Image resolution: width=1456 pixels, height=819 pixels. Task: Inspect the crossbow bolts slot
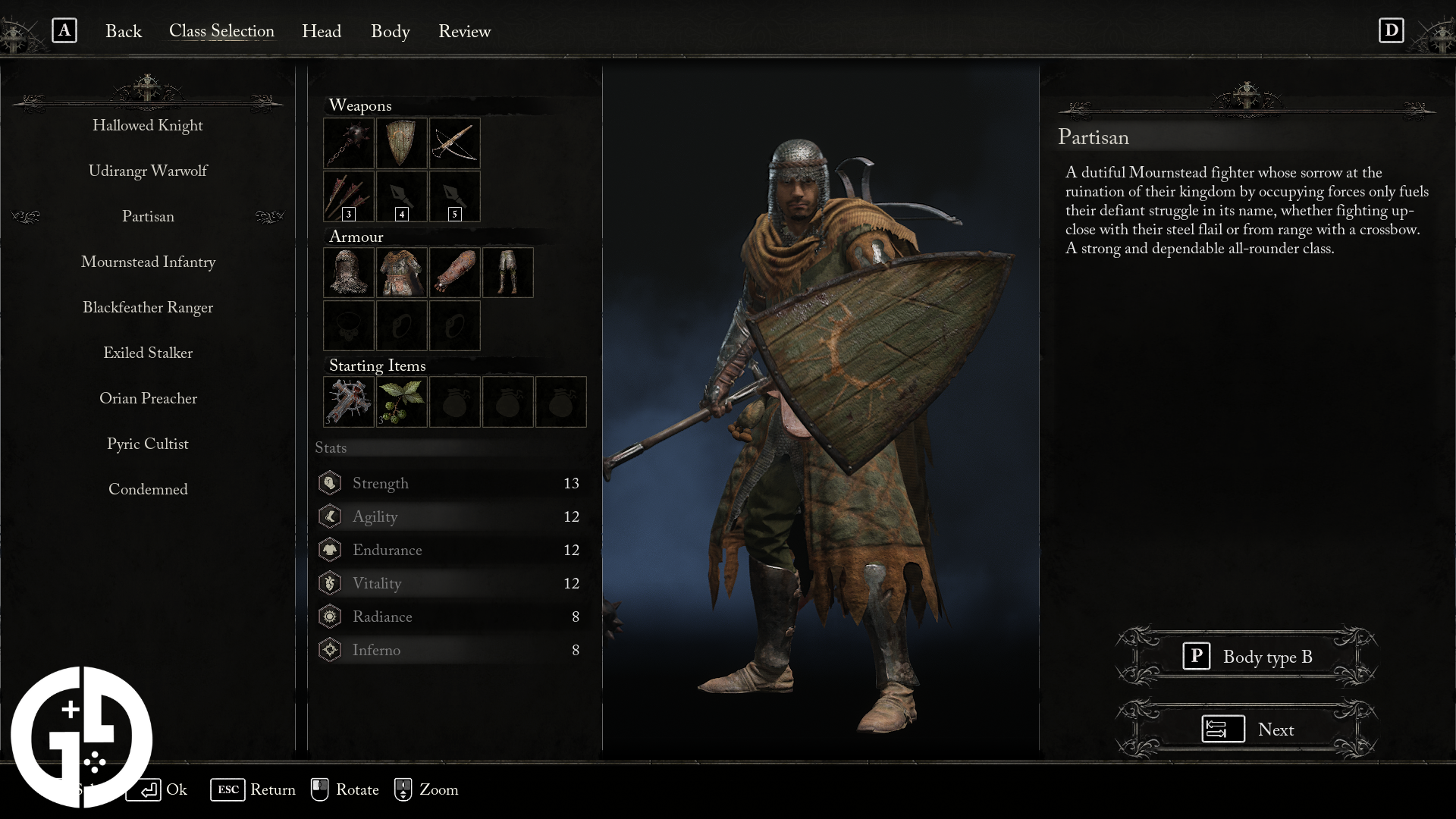tap(348, 196)
